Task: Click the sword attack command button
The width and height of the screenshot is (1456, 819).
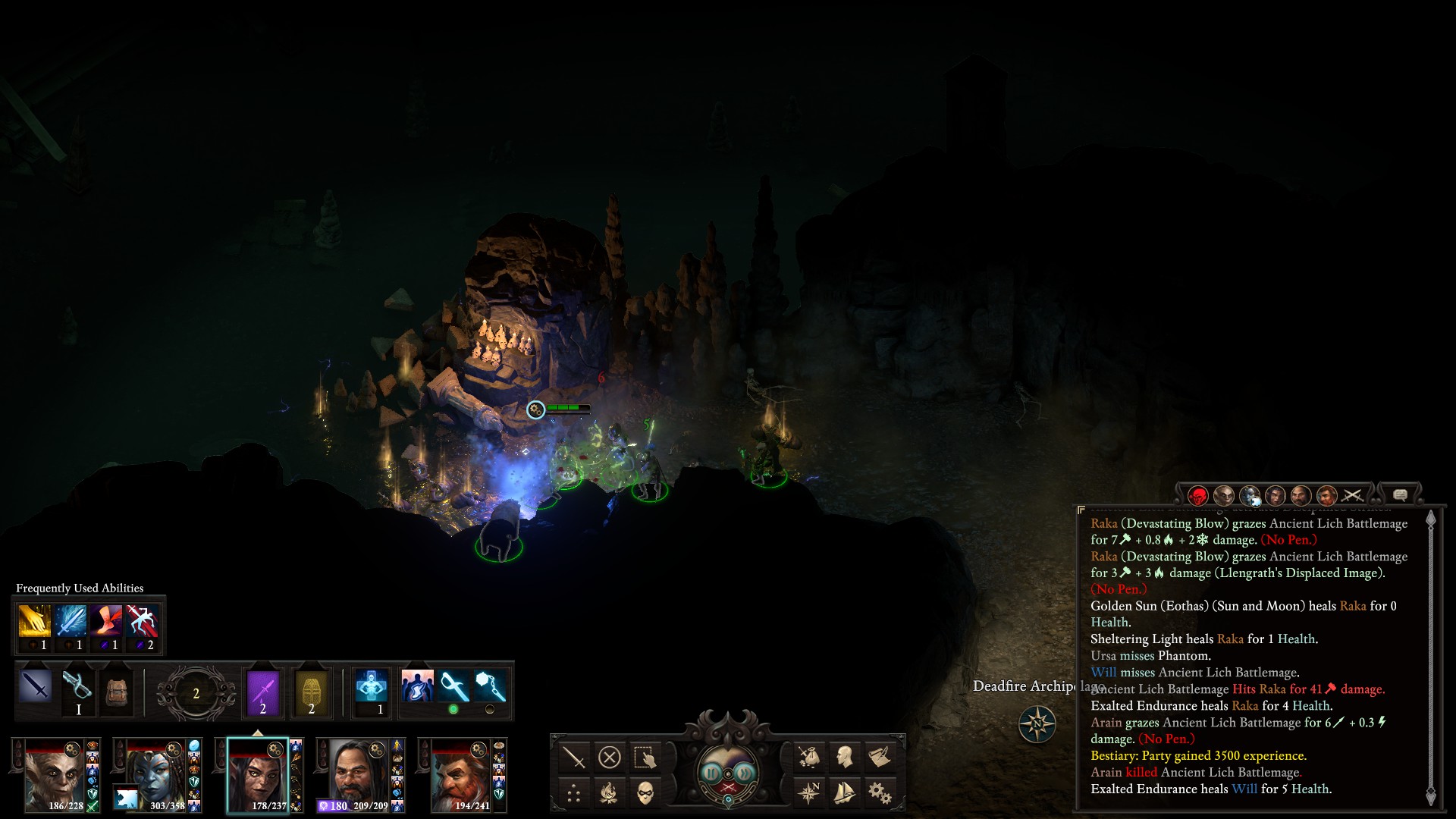Action: coord(574,757)
